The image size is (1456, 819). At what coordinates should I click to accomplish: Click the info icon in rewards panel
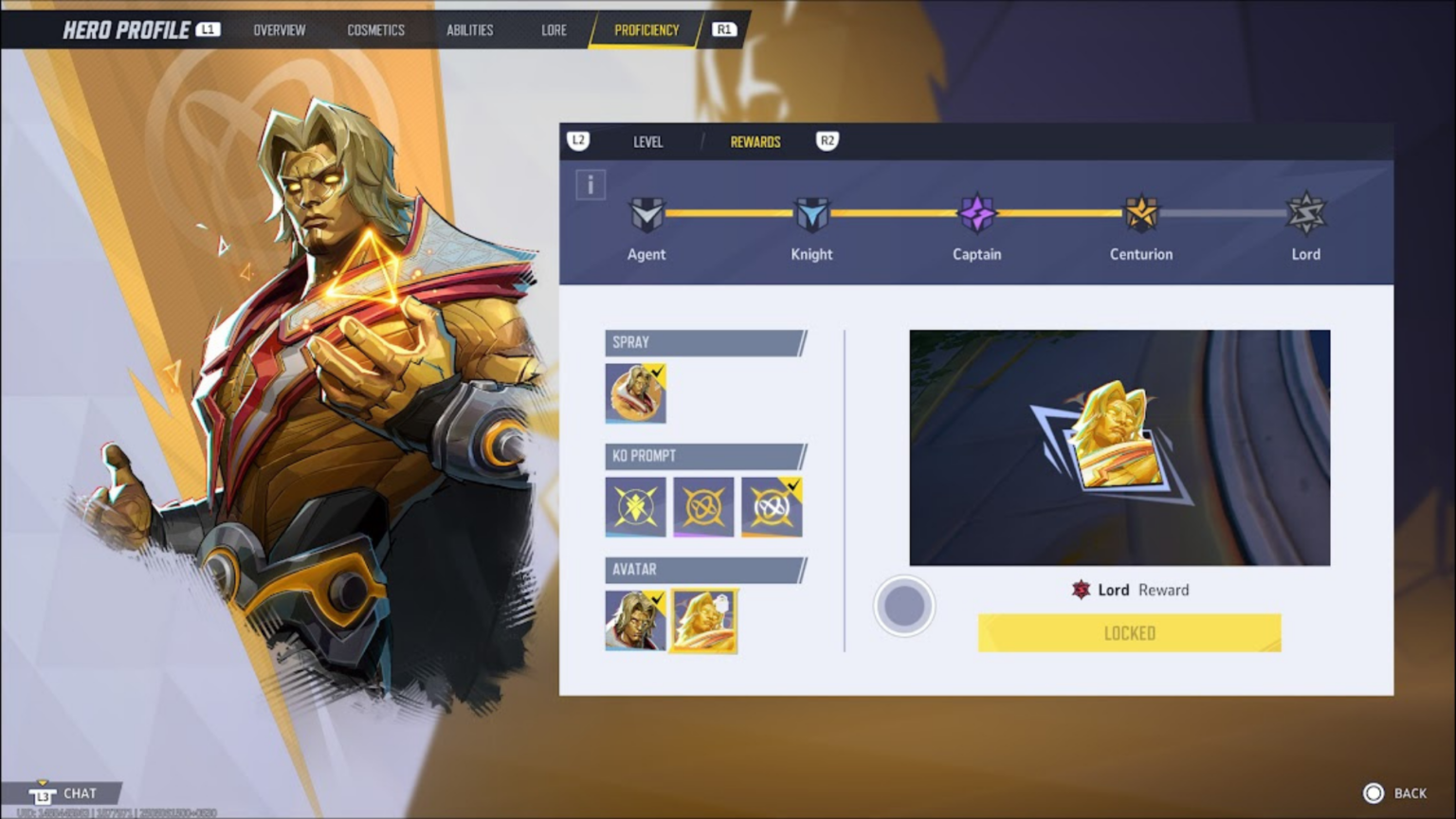click(591, 185)
